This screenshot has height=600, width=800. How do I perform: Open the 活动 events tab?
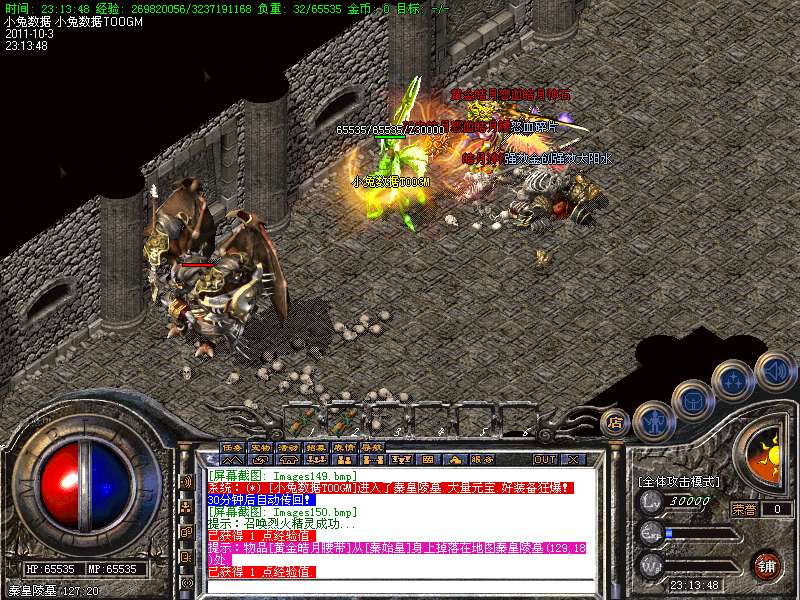tap(288, 447)
